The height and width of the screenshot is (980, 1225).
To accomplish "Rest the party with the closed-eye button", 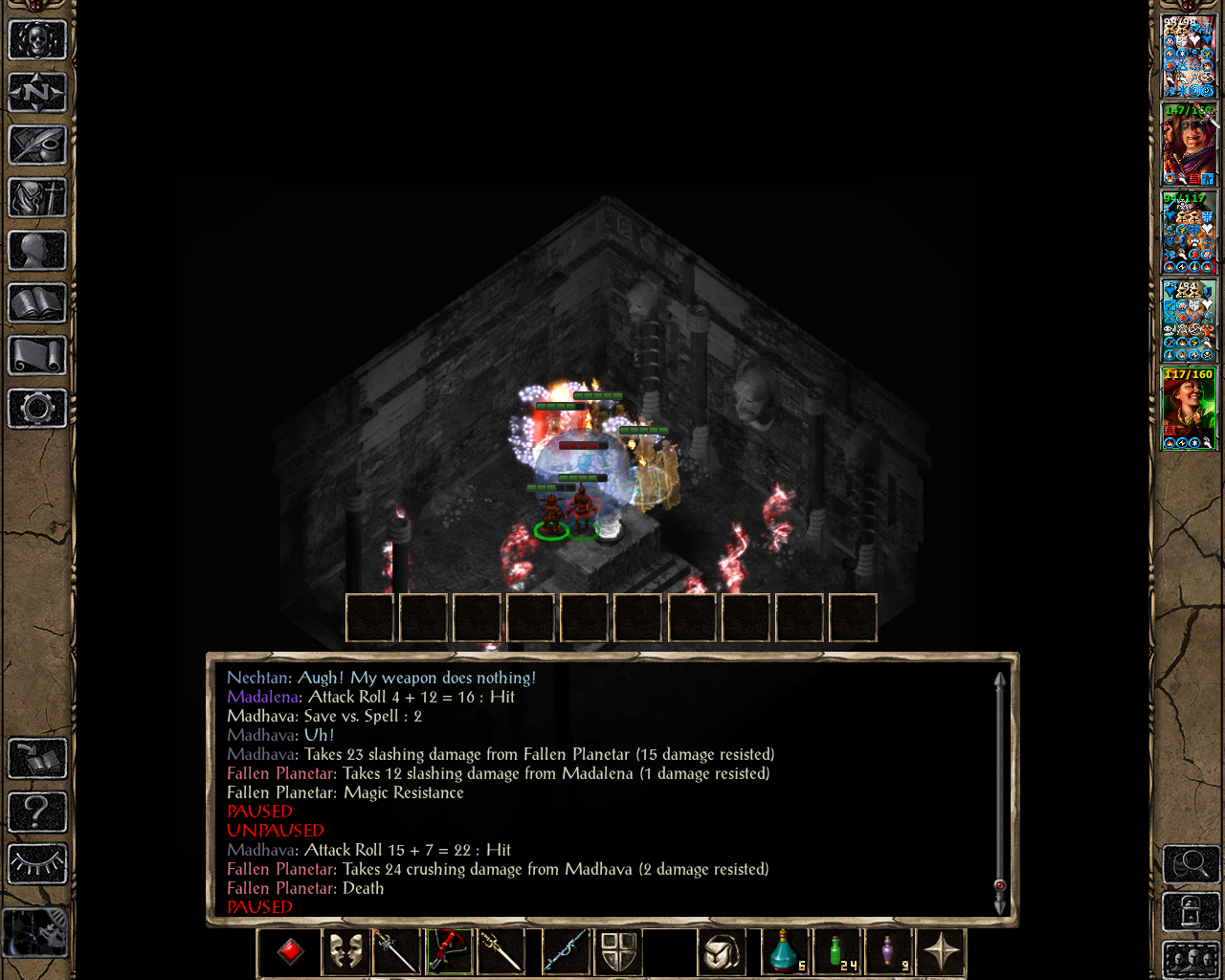I will pyautogui.click(x=37, y=864).
